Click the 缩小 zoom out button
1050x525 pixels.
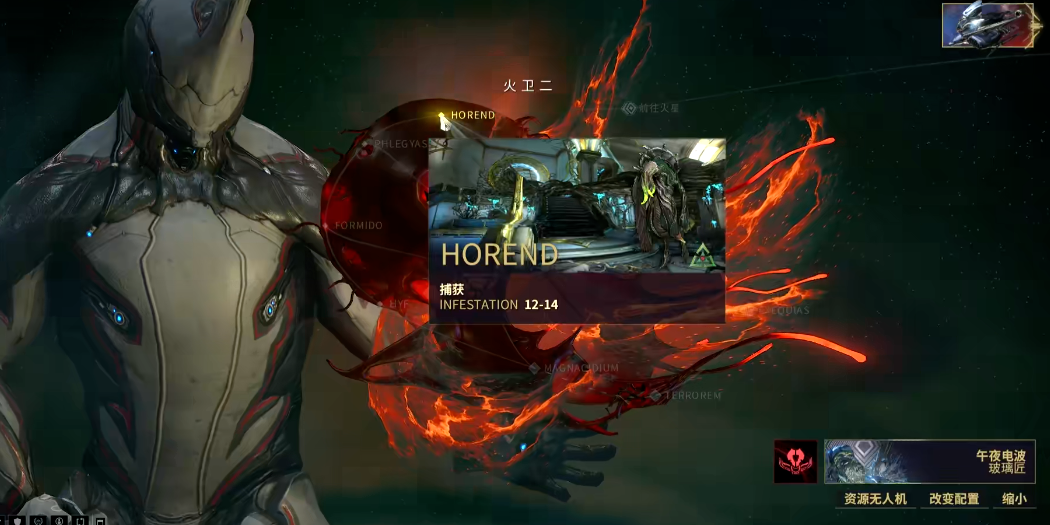(x=1014, y=498)
